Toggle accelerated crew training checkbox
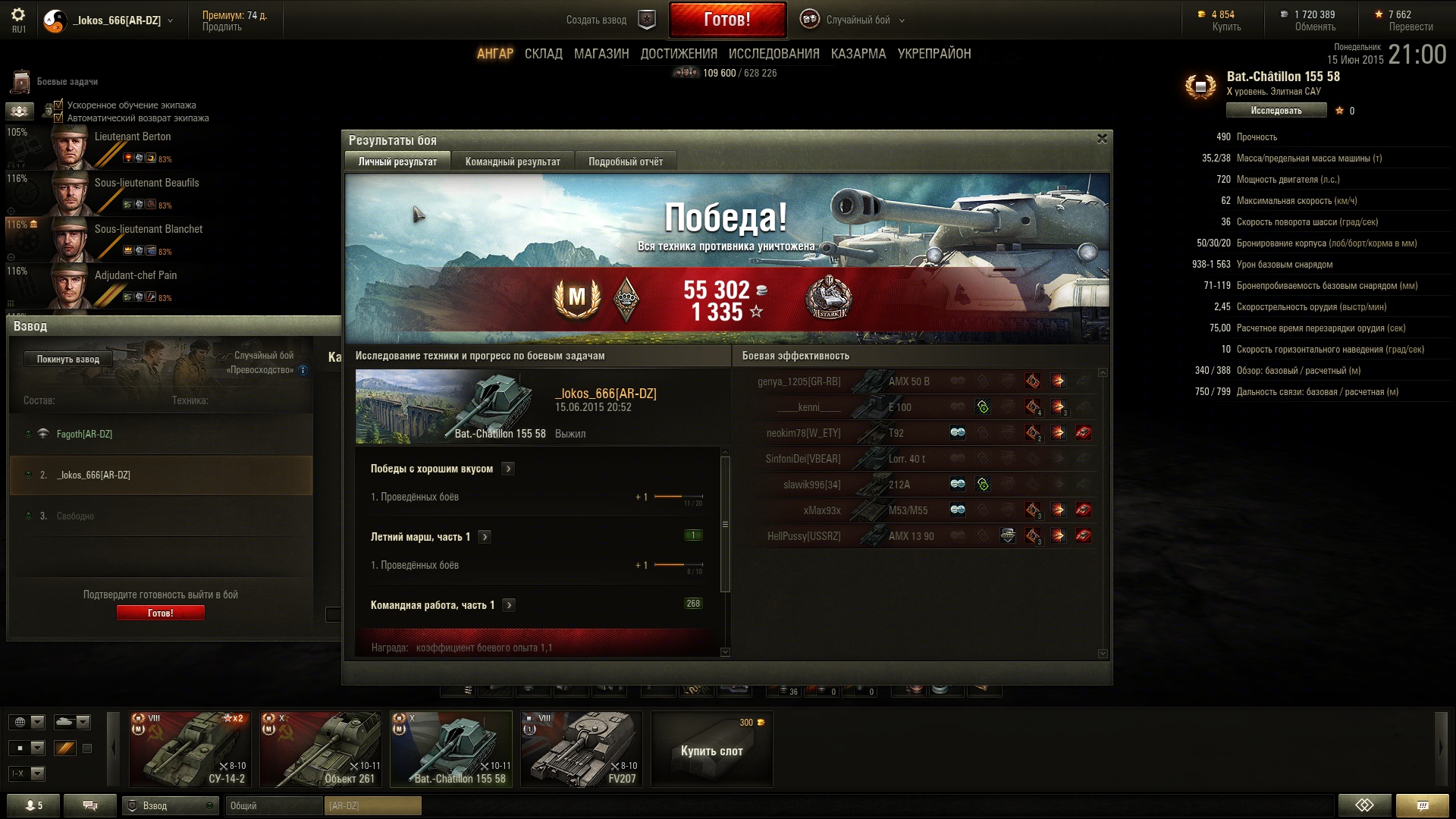 pos(58,105)
